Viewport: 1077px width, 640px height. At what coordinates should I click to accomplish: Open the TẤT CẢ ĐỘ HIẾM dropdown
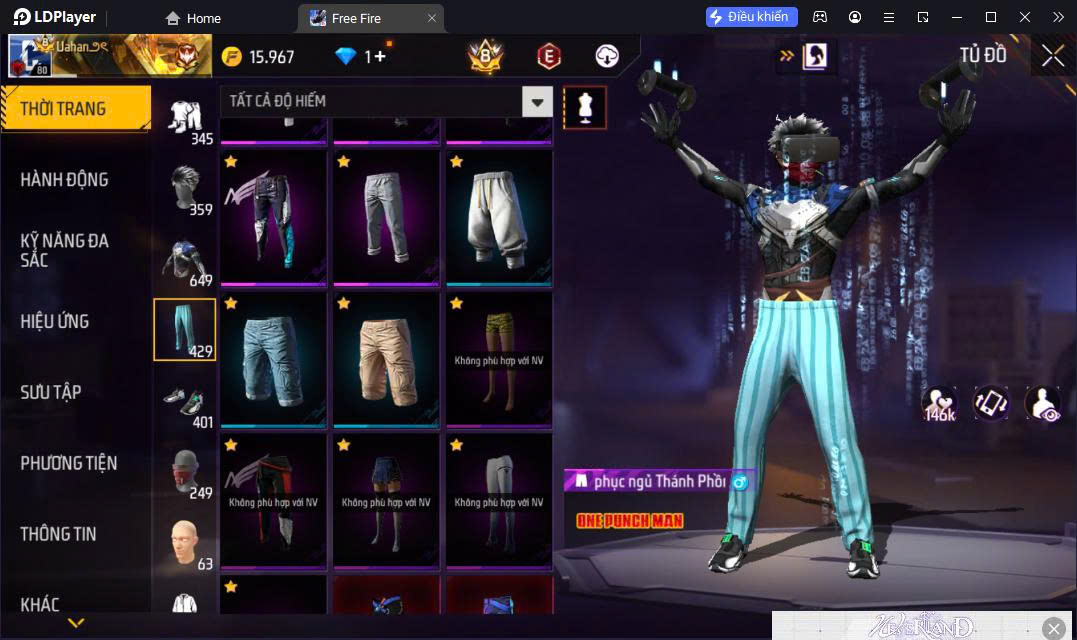(387, 101)
